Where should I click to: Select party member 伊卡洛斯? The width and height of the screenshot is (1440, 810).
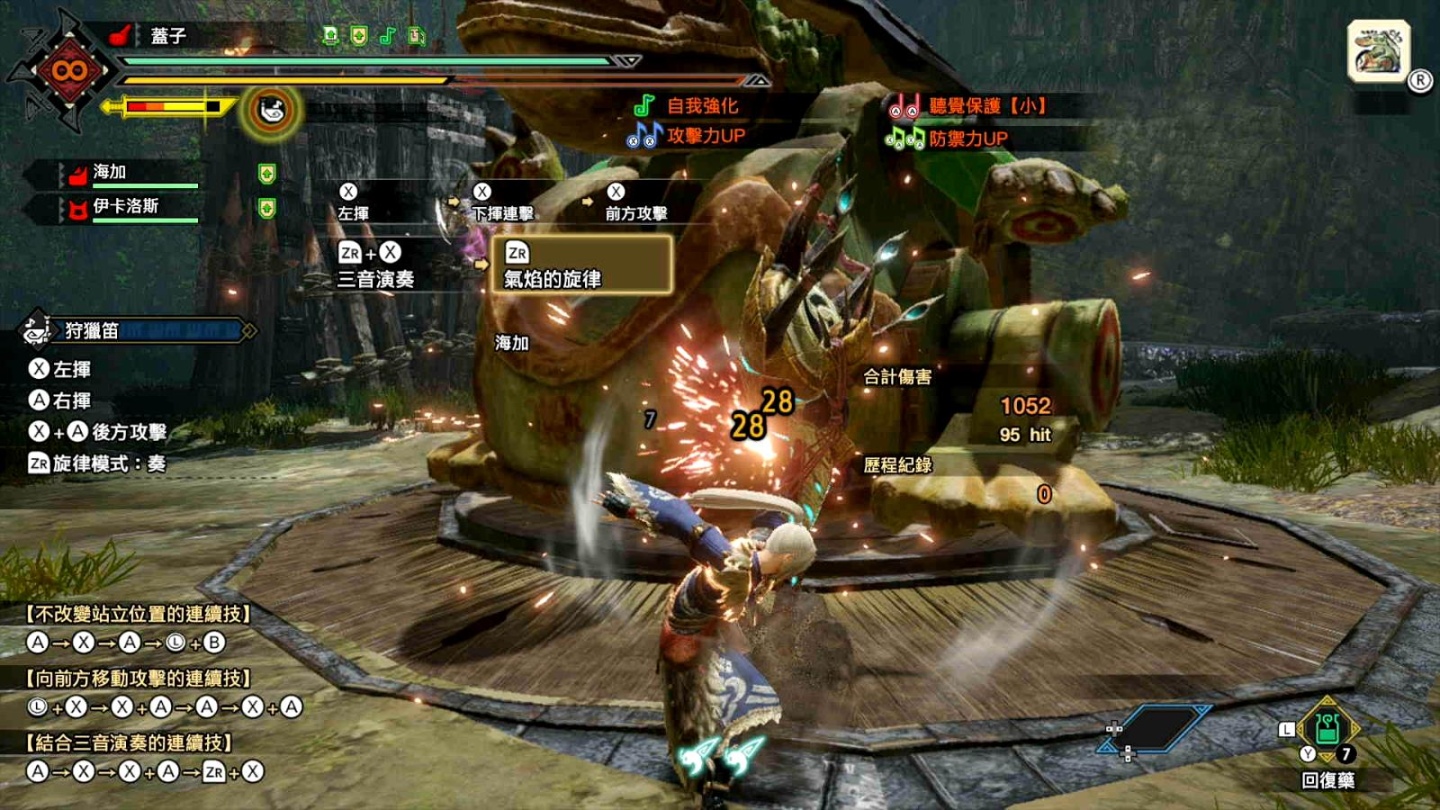pyautogui.click(x=125, y=208)
